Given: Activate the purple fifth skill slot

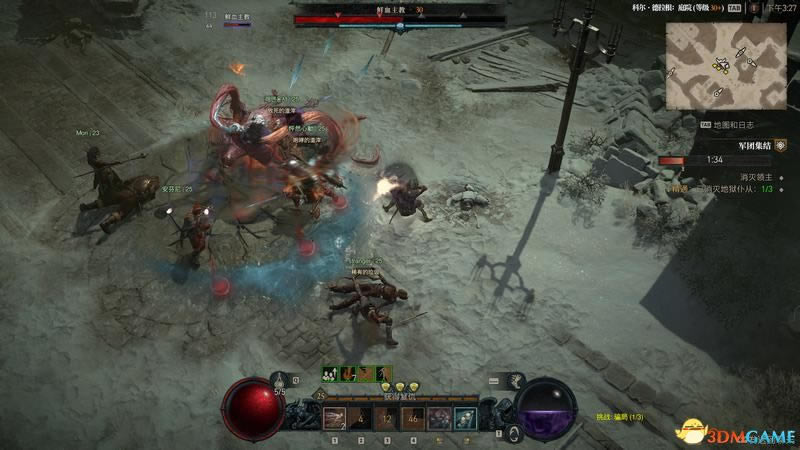Looking at the screenshot, I should [x=439, y=418].
